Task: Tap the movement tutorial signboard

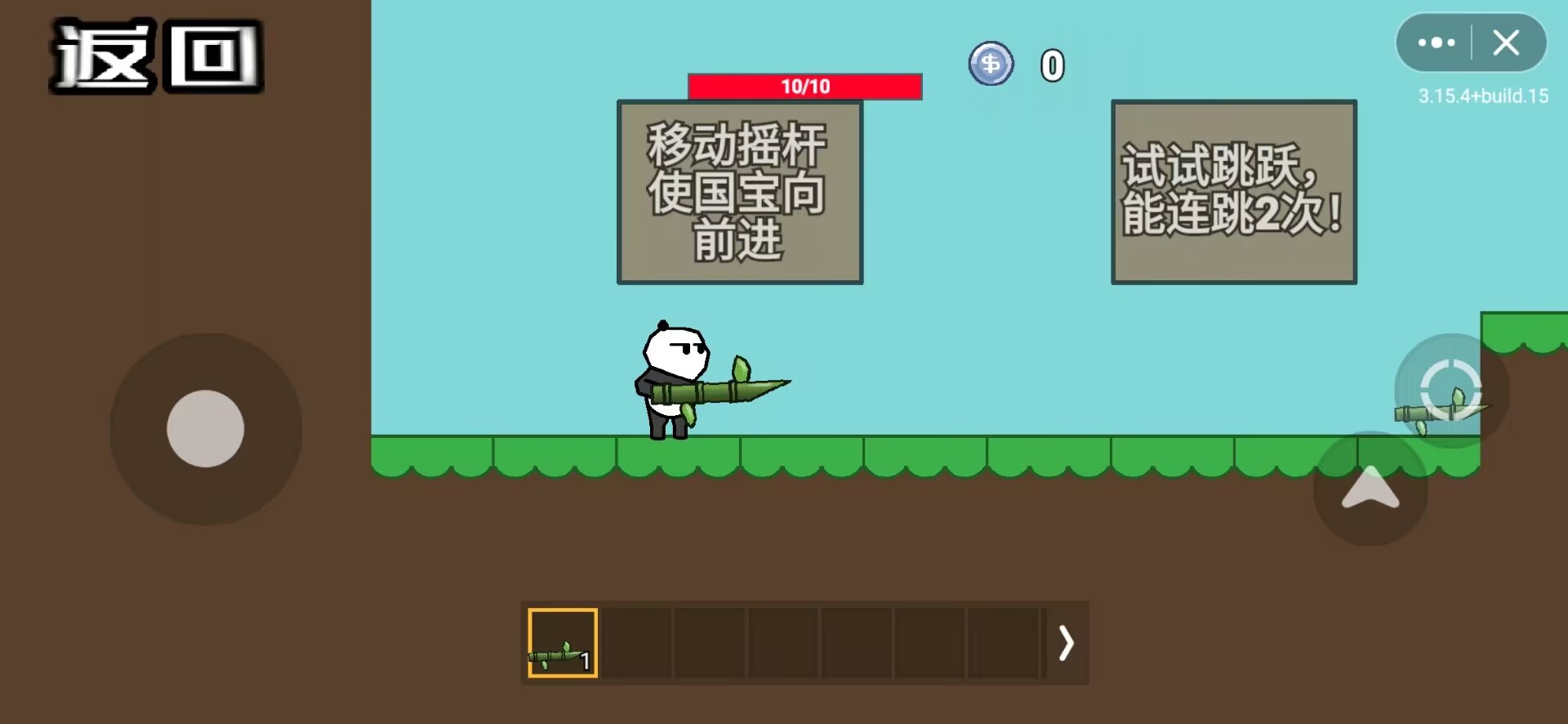Action: pos(738,192)
